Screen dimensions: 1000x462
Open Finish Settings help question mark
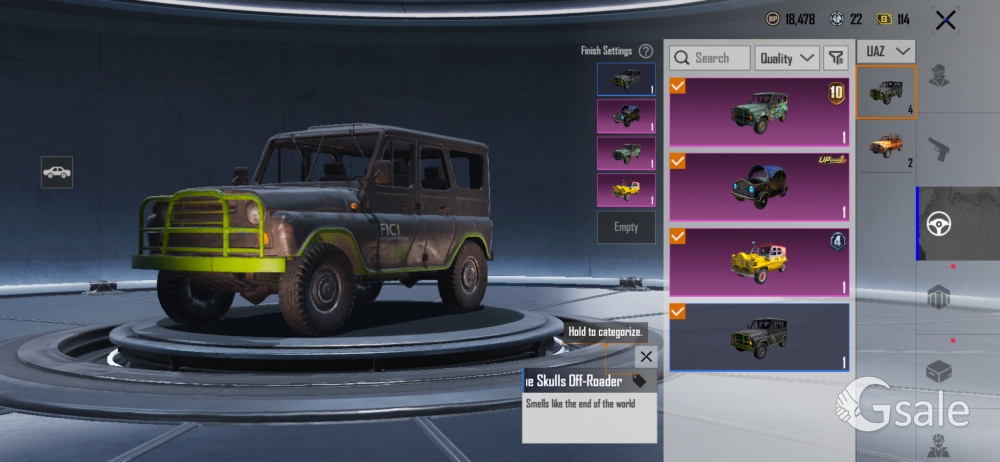click(x=646, y=50)
